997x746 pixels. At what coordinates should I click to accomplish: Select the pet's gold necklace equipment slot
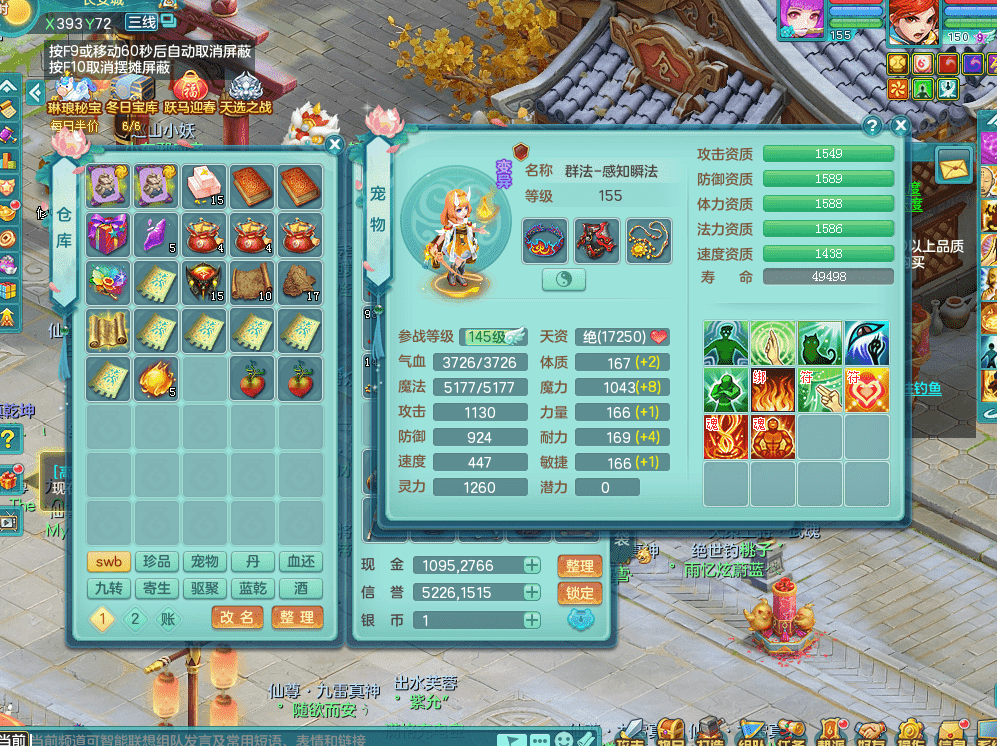point(648,241)
